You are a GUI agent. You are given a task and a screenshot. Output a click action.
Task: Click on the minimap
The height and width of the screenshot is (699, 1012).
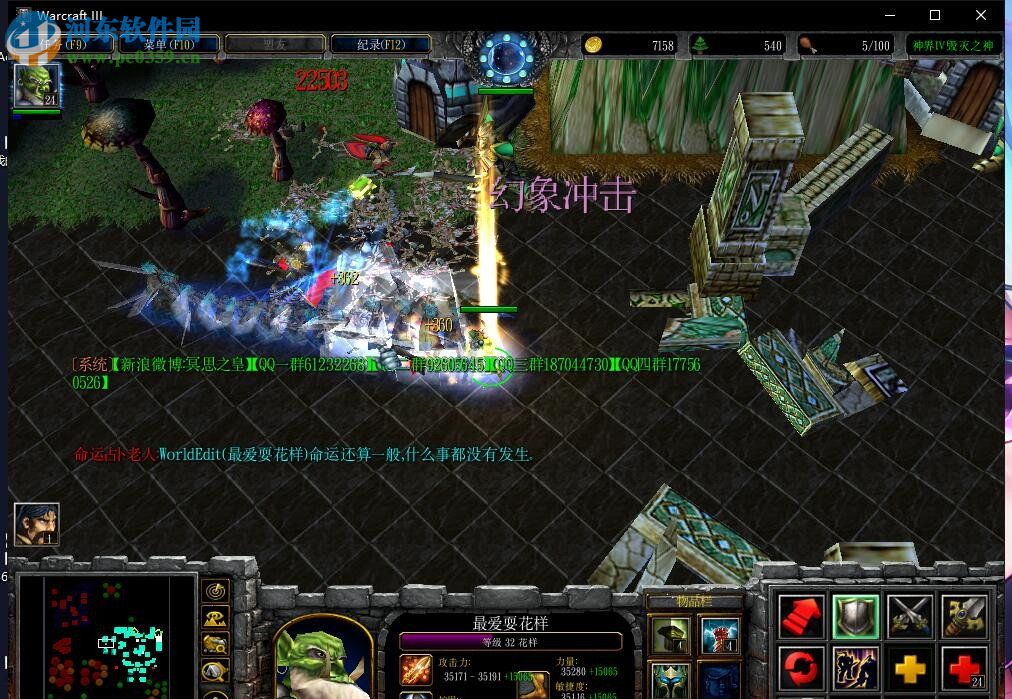[x=106, y=636]
